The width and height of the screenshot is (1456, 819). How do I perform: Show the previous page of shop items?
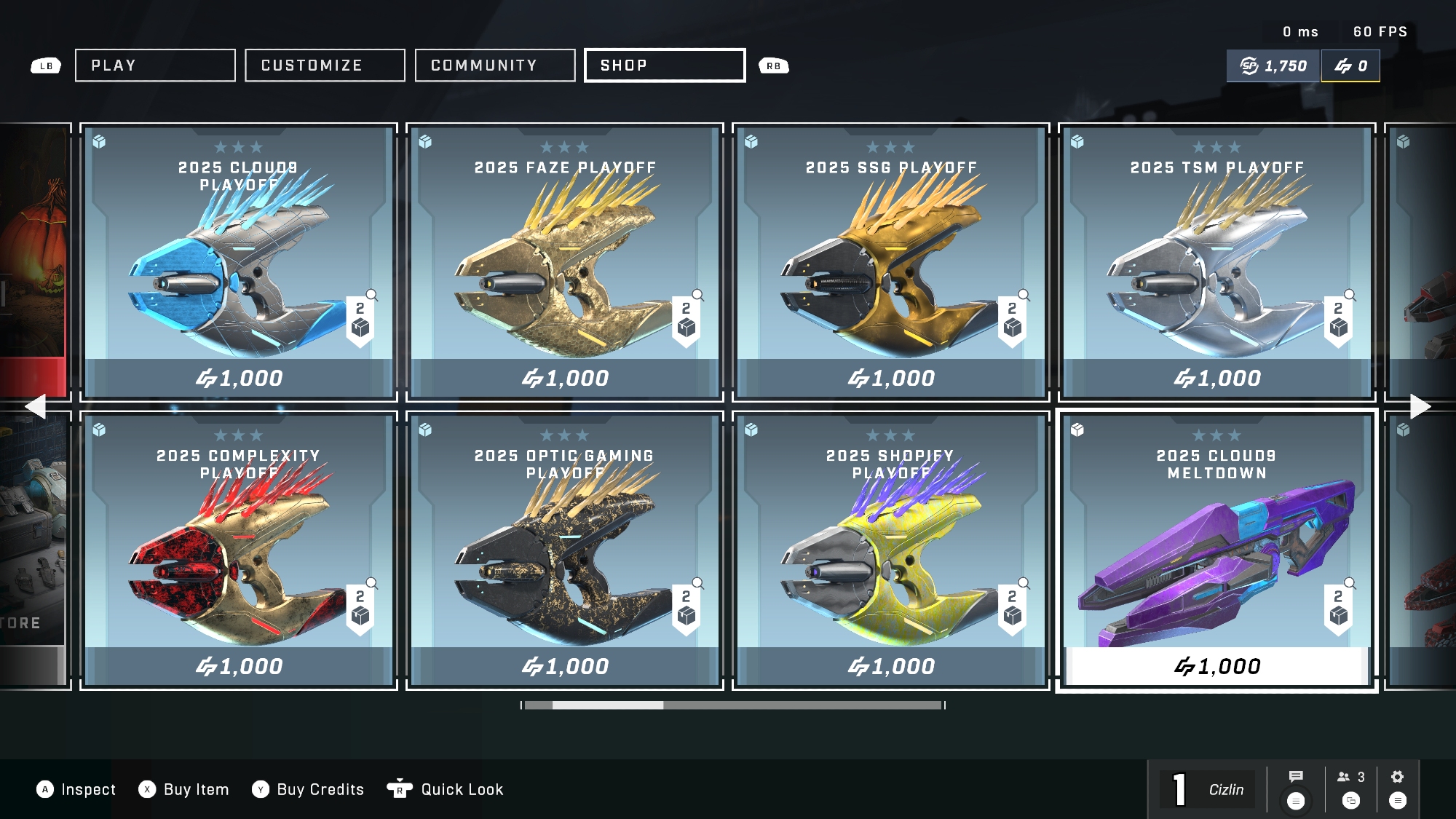pos(35,406)
